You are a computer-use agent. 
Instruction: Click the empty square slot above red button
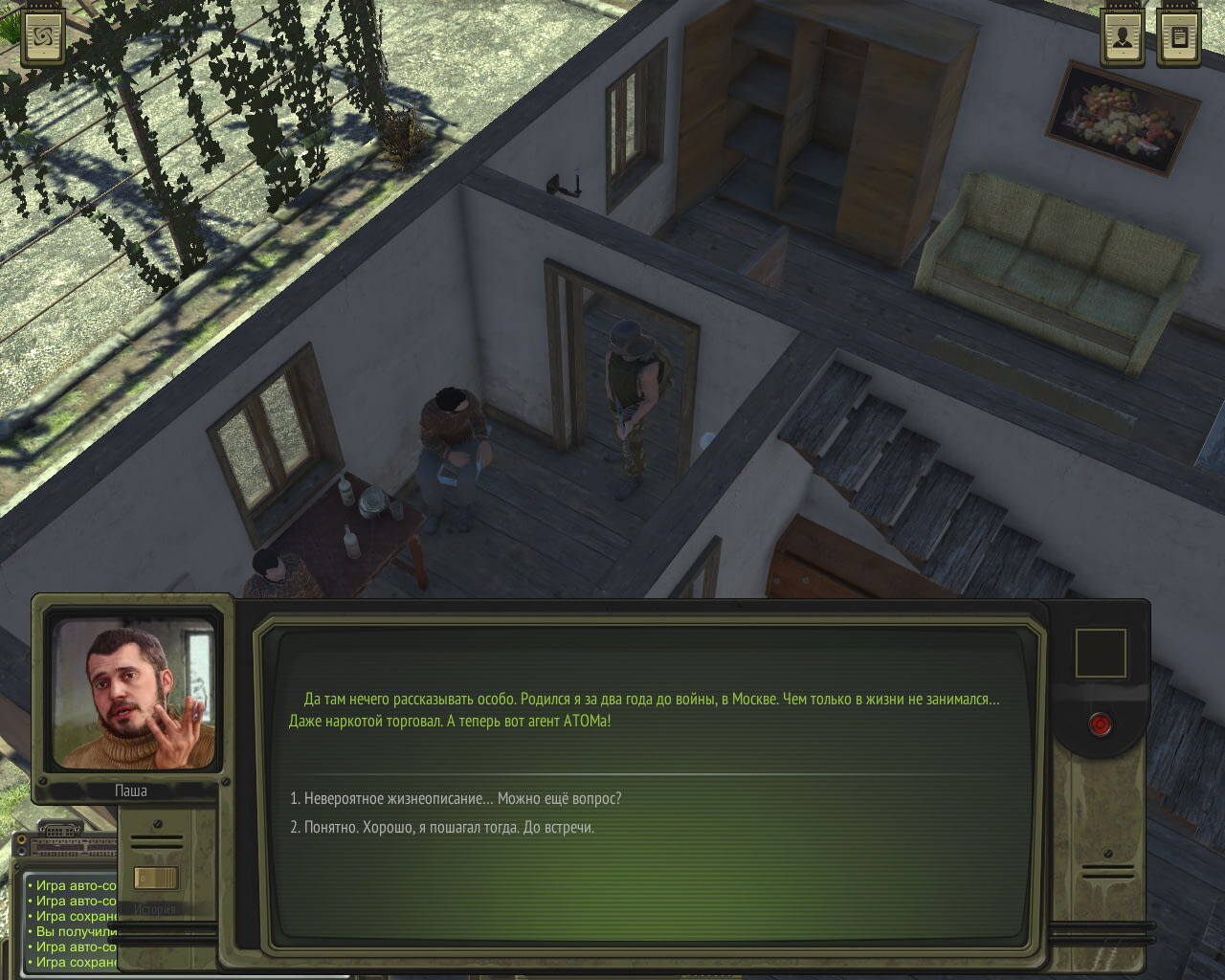click(x=1101, y=654)
